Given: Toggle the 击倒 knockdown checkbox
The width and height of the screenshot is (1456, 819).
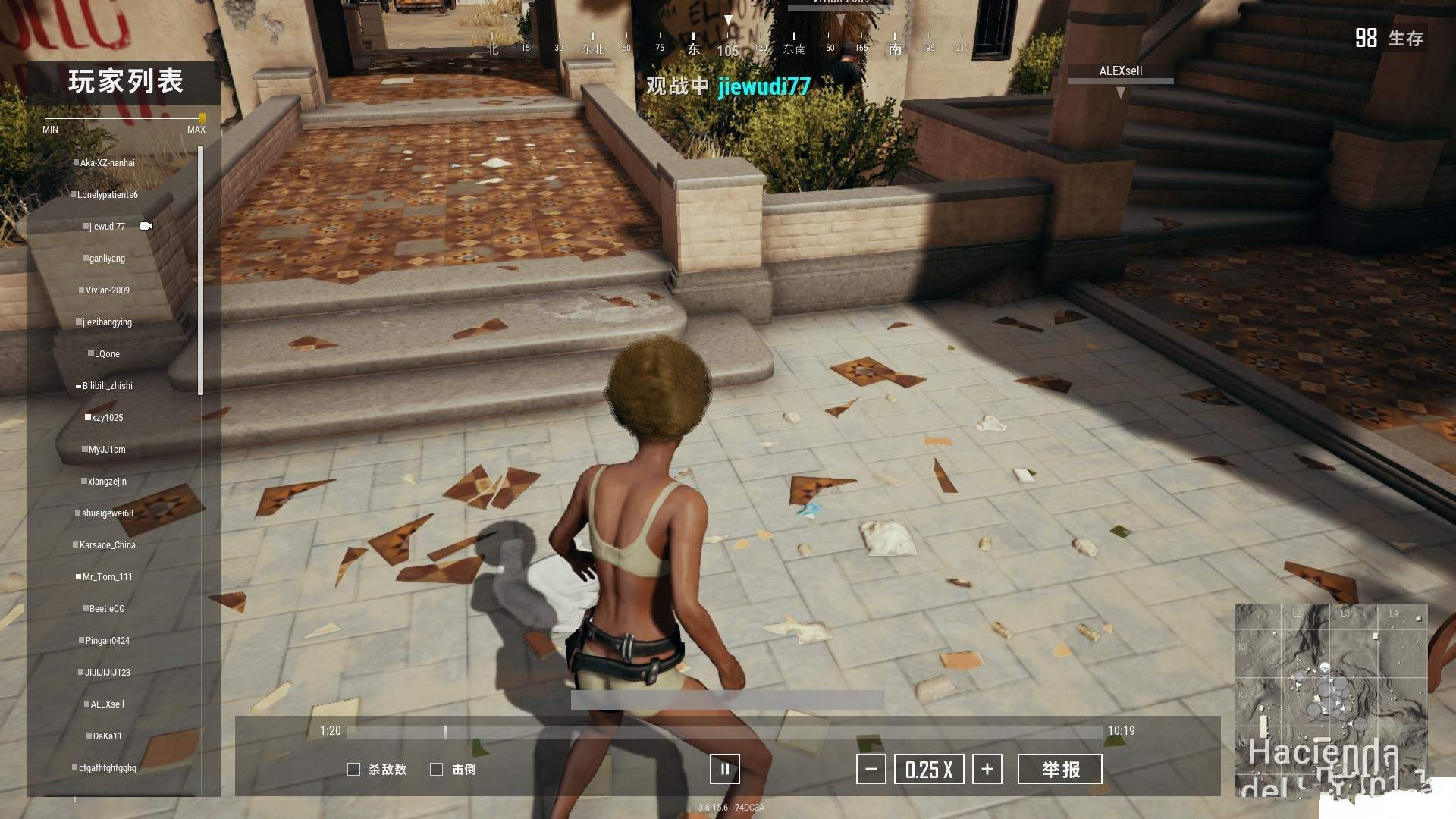Looking at the screenshot, I should [436, 769].
